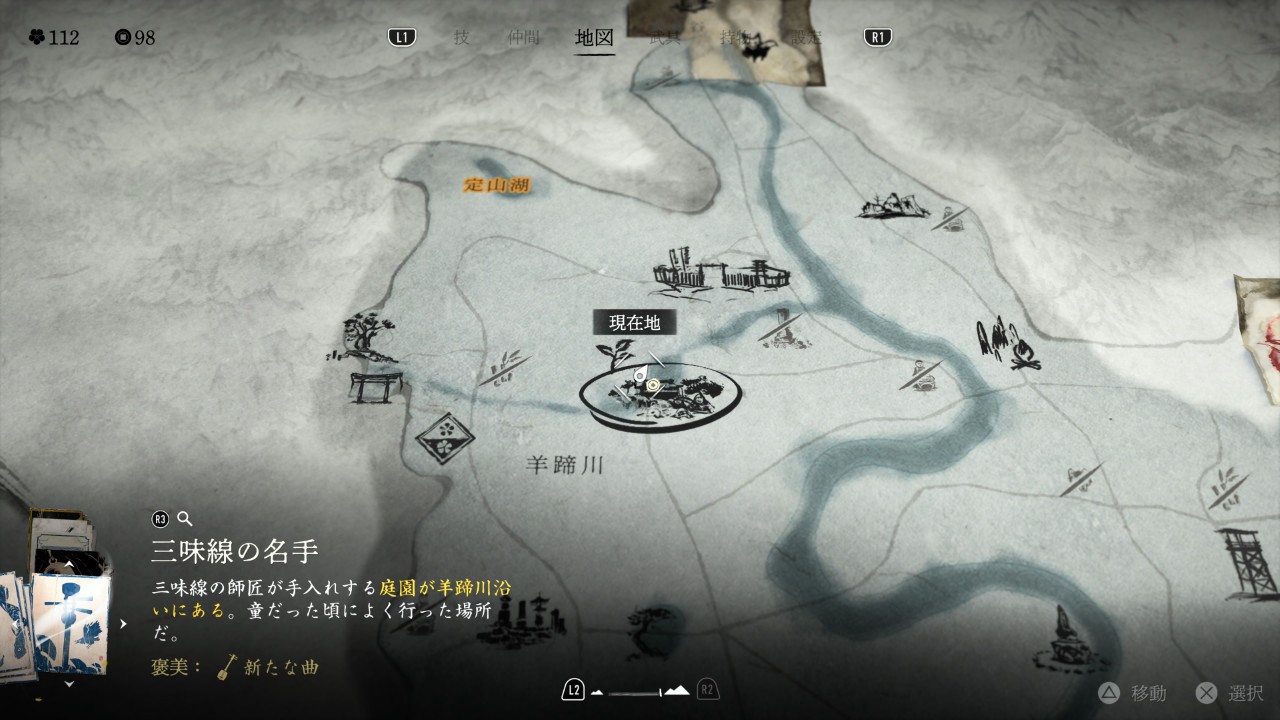
Task: Select the player's current location marker
Action: [654, 384]
